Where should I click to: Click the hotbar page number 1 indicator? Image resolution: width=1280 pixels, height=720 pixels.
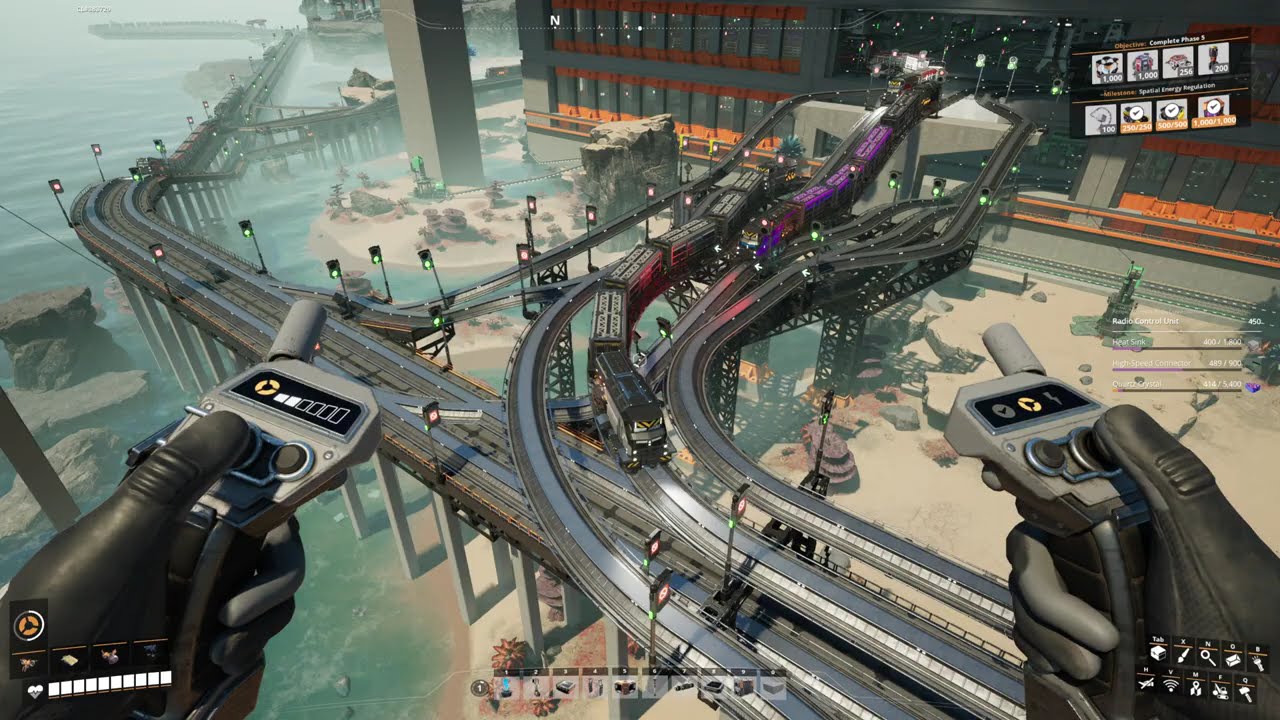click(x=479, y=688)
